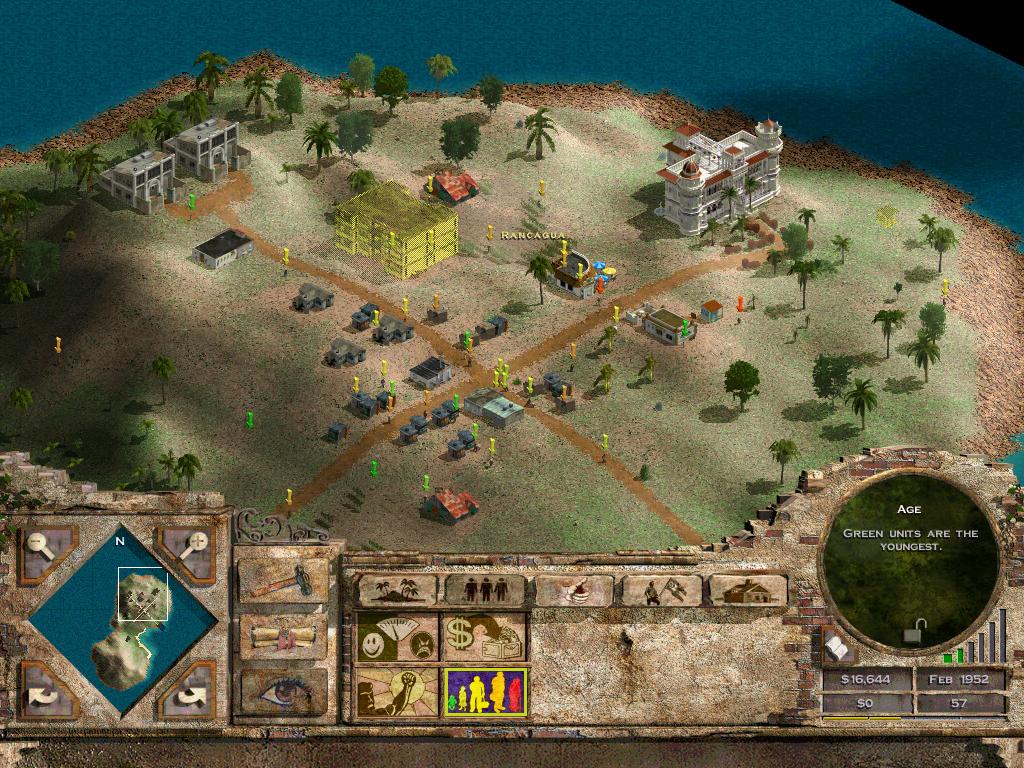This screenshot has width=1024, height=768.
Task: Open the info overlay eye button
Action: (283, 691)
